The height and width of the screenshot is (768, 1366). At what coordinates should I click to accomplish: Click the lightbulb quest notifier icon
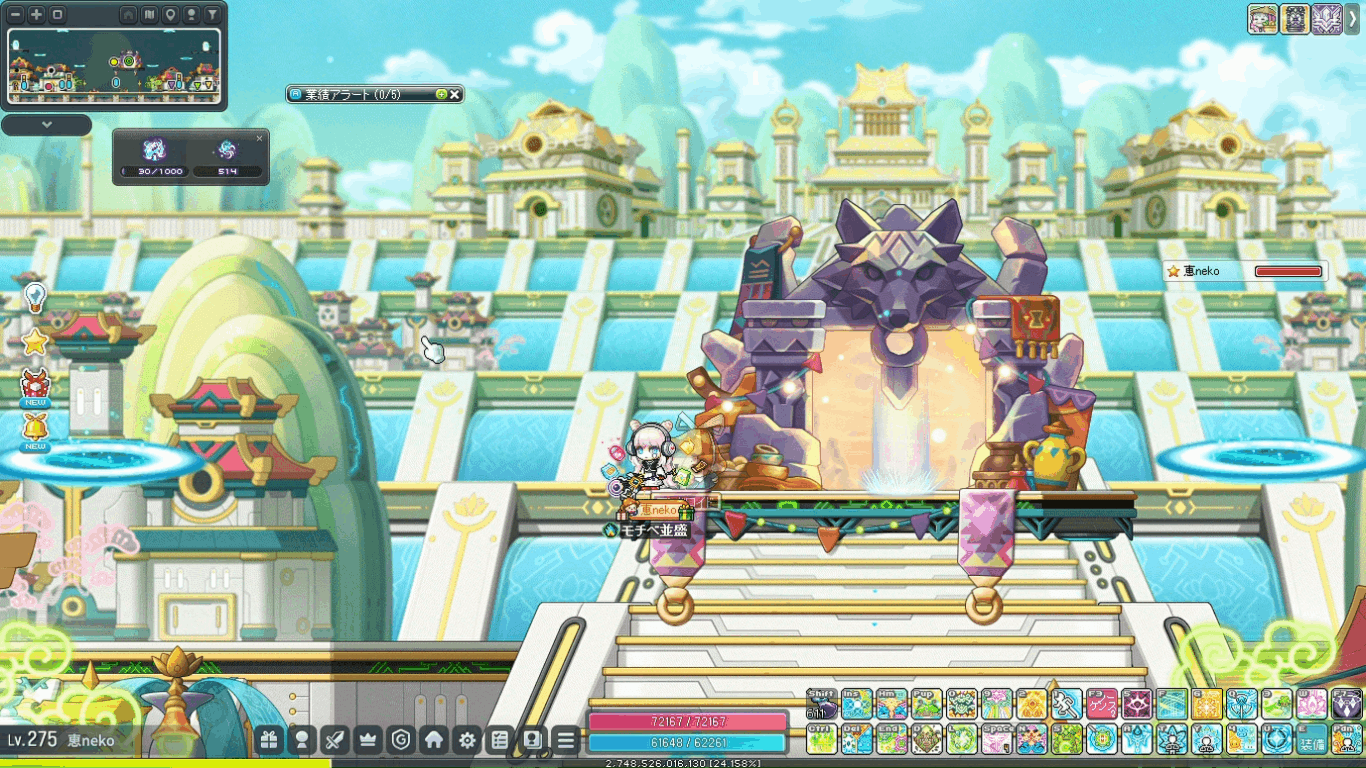click(x=35, y=296)
